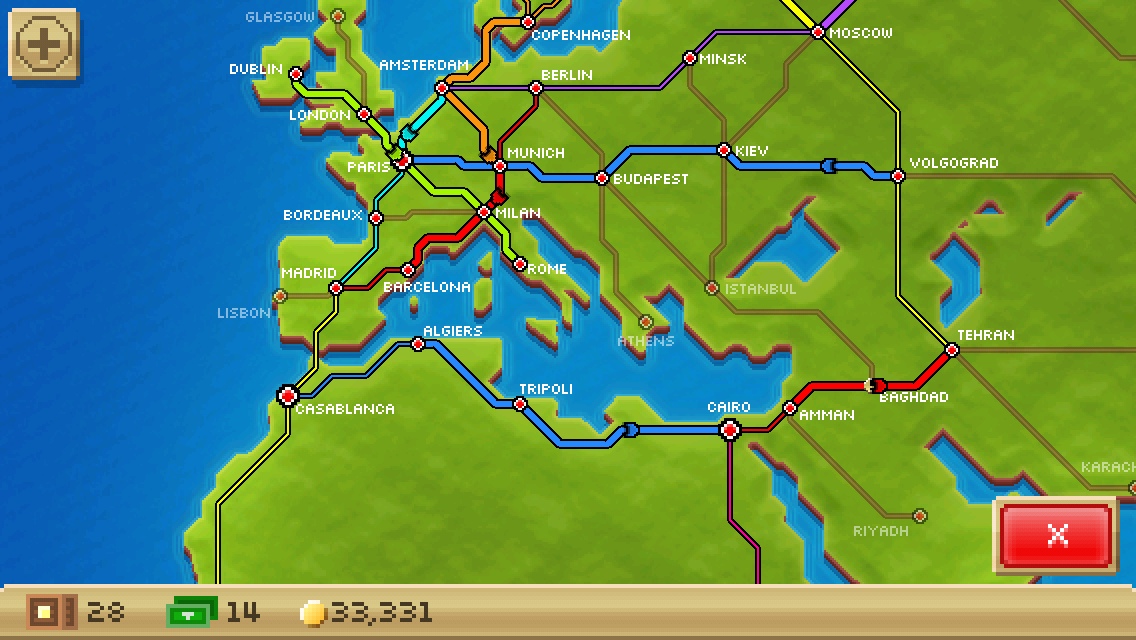Select the Minsk station marker
The height and width of the screenshot is (640, 1136).
[689, 58]
